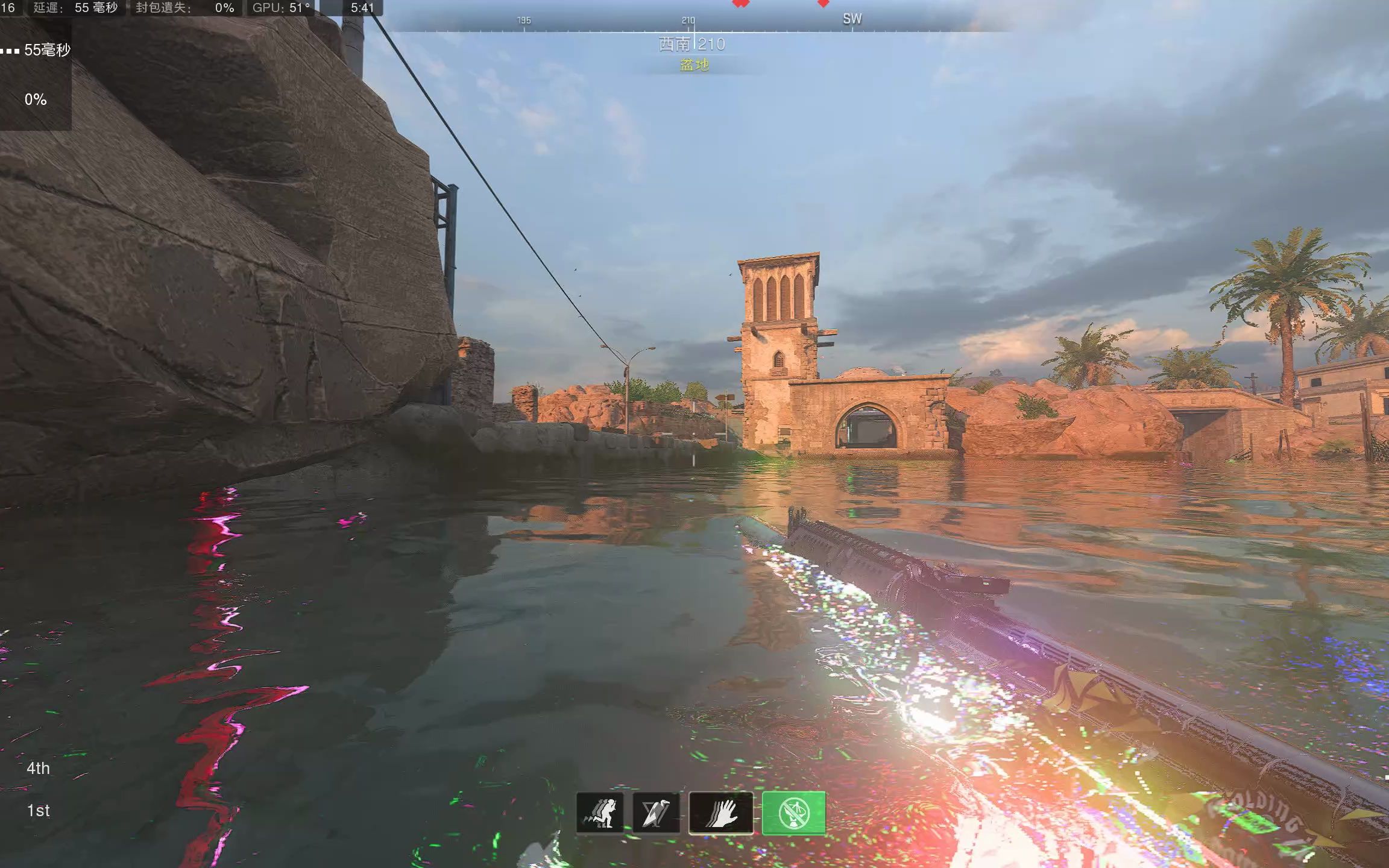Click the 4th placement label
Screen dimensions: 1389x868
tap(38, 768)
